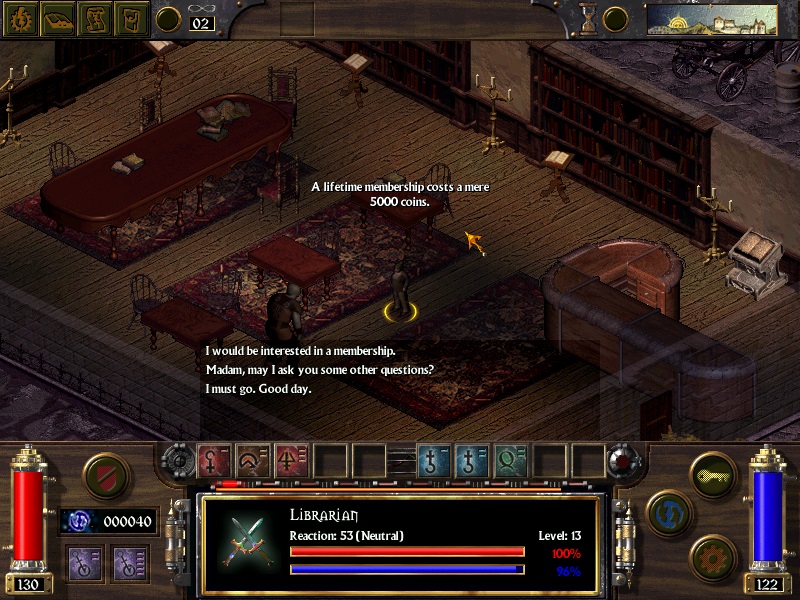Click the hourglass sleep button
The height and width of the screenshot is (600, 800).
coord(589,19)
